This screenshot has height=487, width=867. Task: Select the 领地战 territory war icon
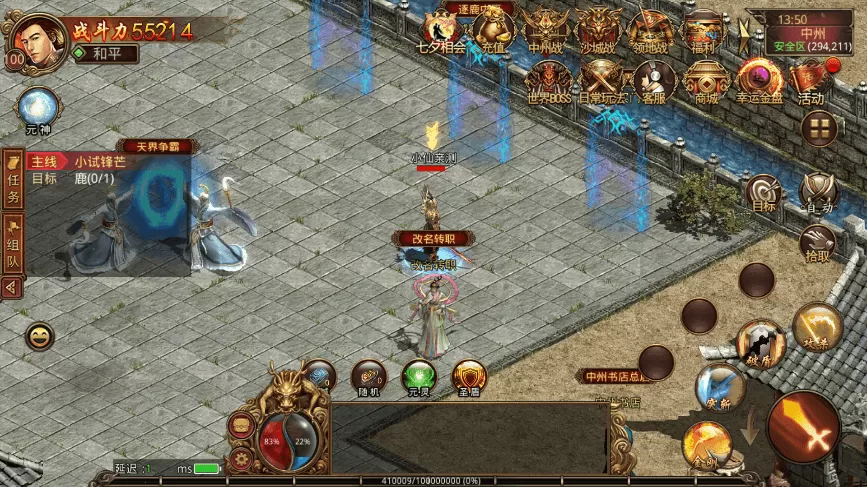tap(650, 32)
